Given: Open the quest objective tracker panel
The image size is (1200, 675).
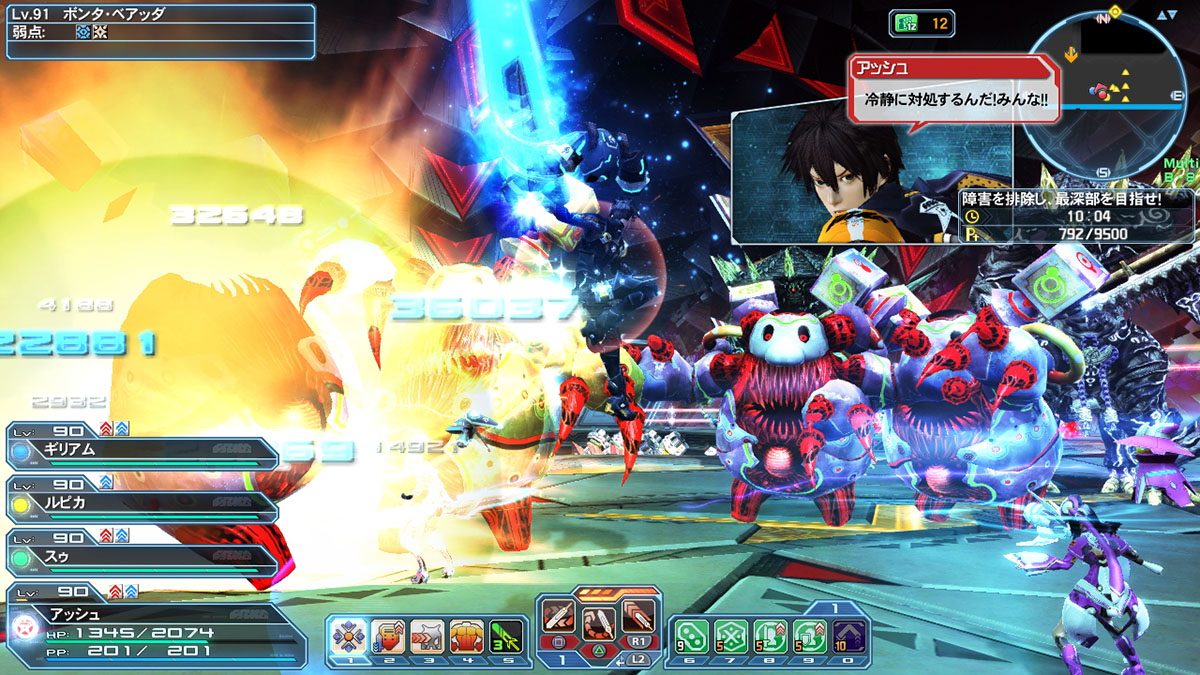Looking at the screenshot, I should [1077, 216].
